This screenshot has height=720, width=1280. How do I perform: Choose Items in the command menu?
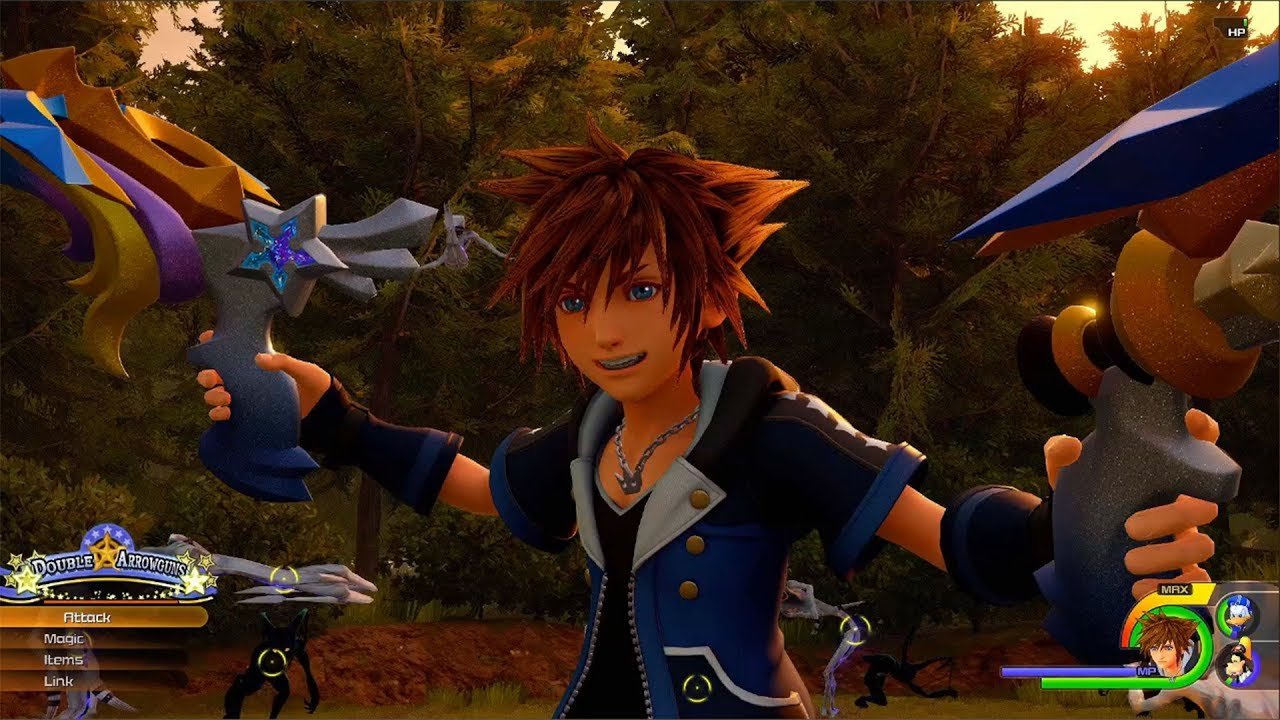click(64, 660)
